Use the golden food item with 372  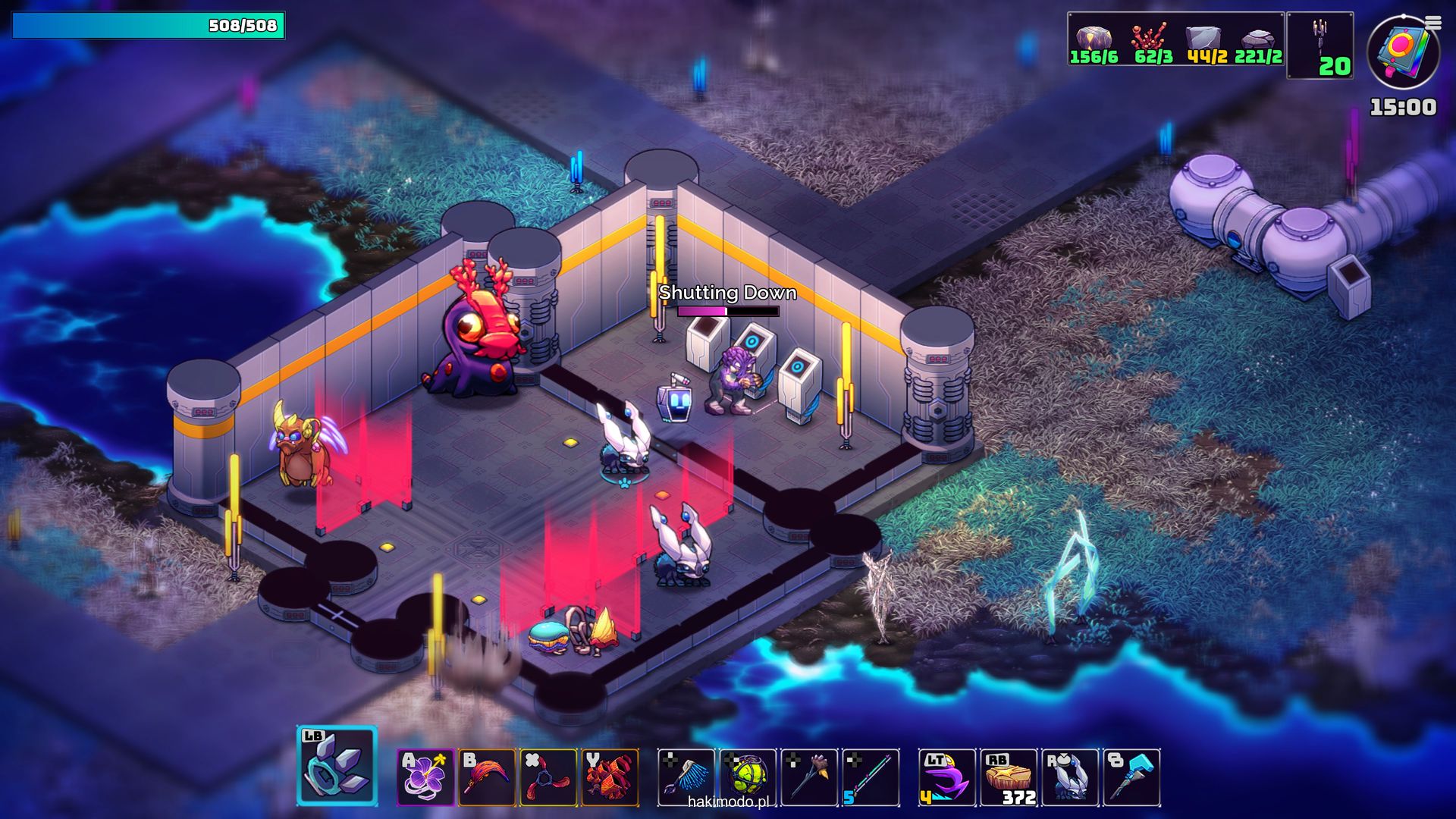pos(1009,777)
